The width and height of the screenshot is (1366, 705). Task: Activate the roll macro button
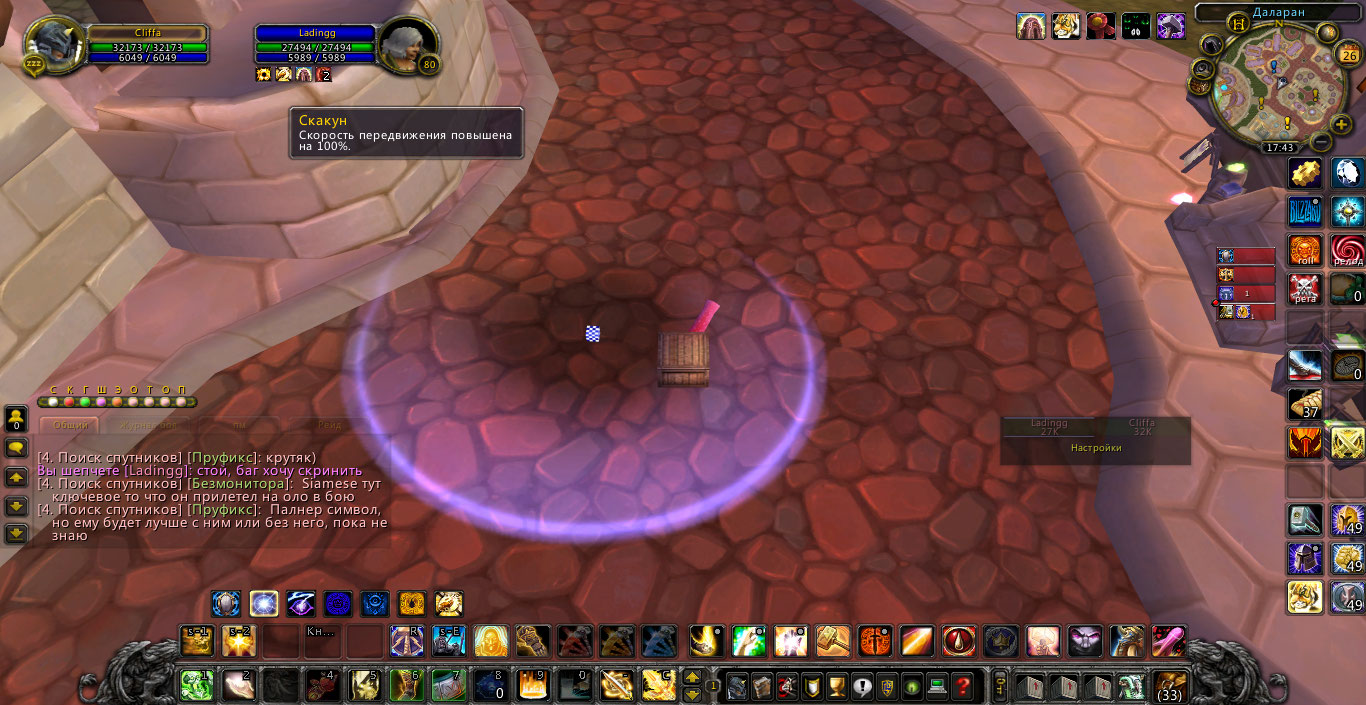click(1304, 250)
